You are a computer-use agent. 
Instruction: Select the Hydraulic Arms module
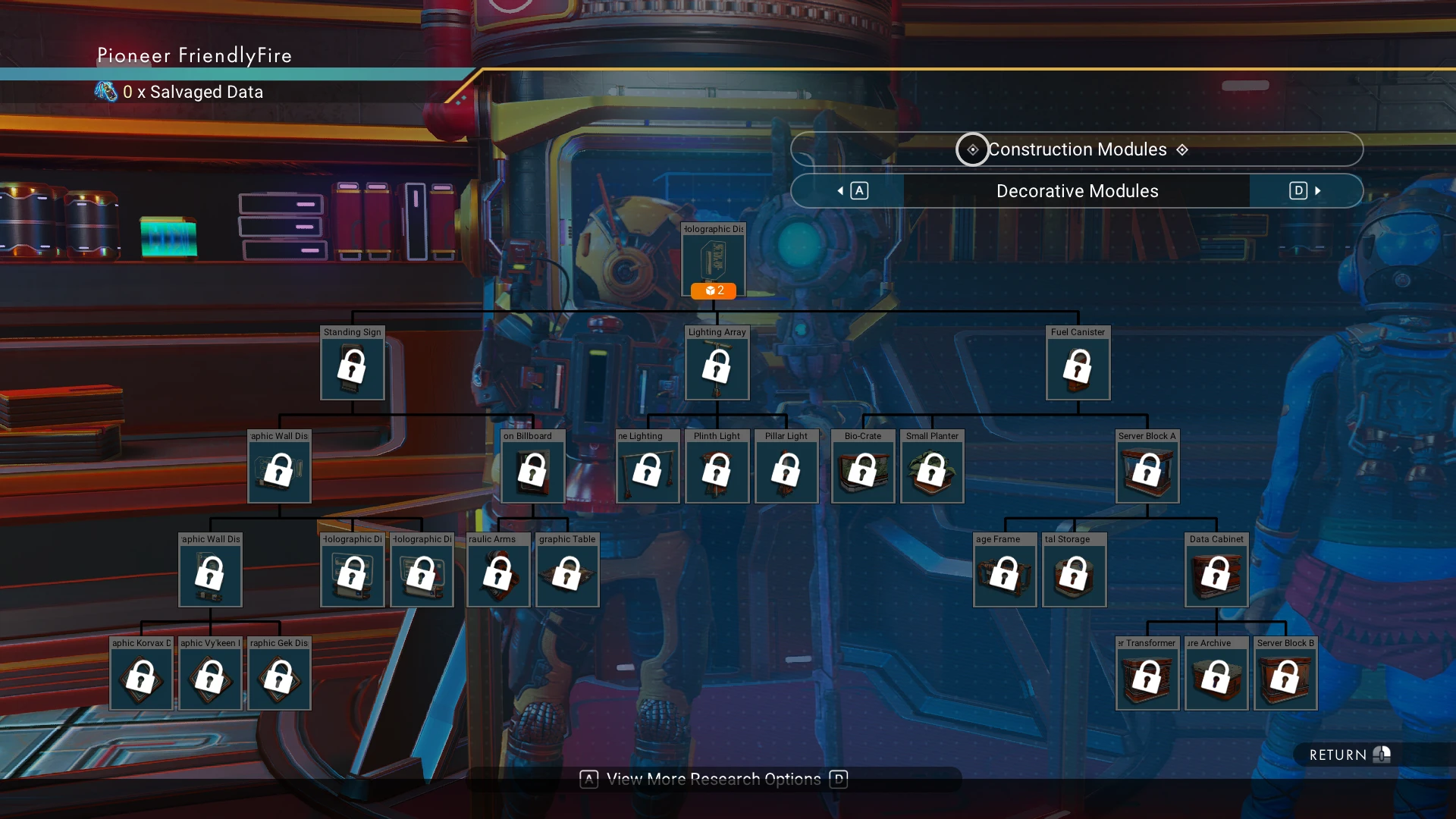point(498,575)
